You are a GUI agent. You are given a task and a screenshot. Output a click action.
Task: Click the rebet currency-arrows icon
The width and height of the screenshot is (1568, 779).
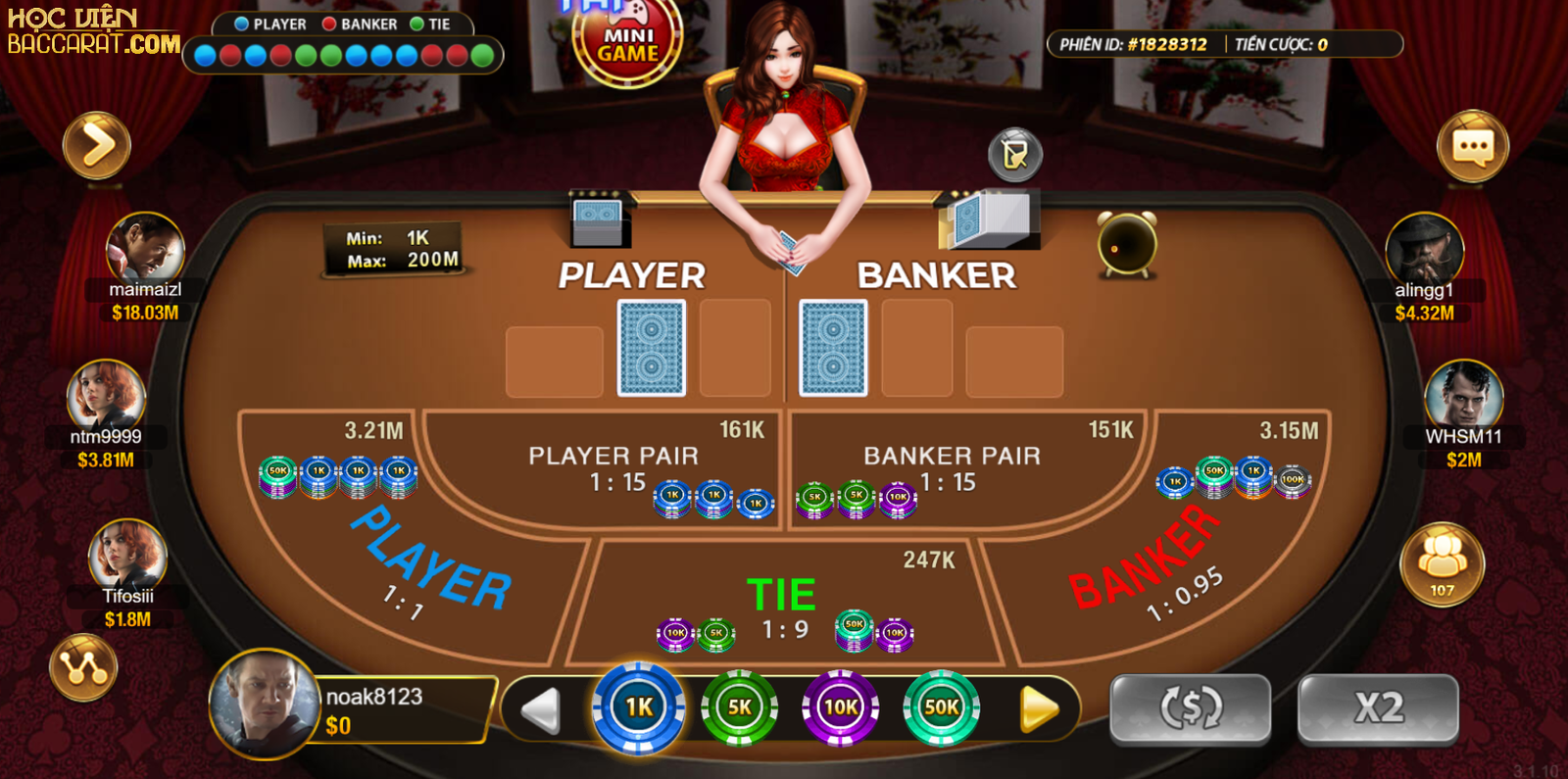pyautogui.click(x=1189, y=707)
